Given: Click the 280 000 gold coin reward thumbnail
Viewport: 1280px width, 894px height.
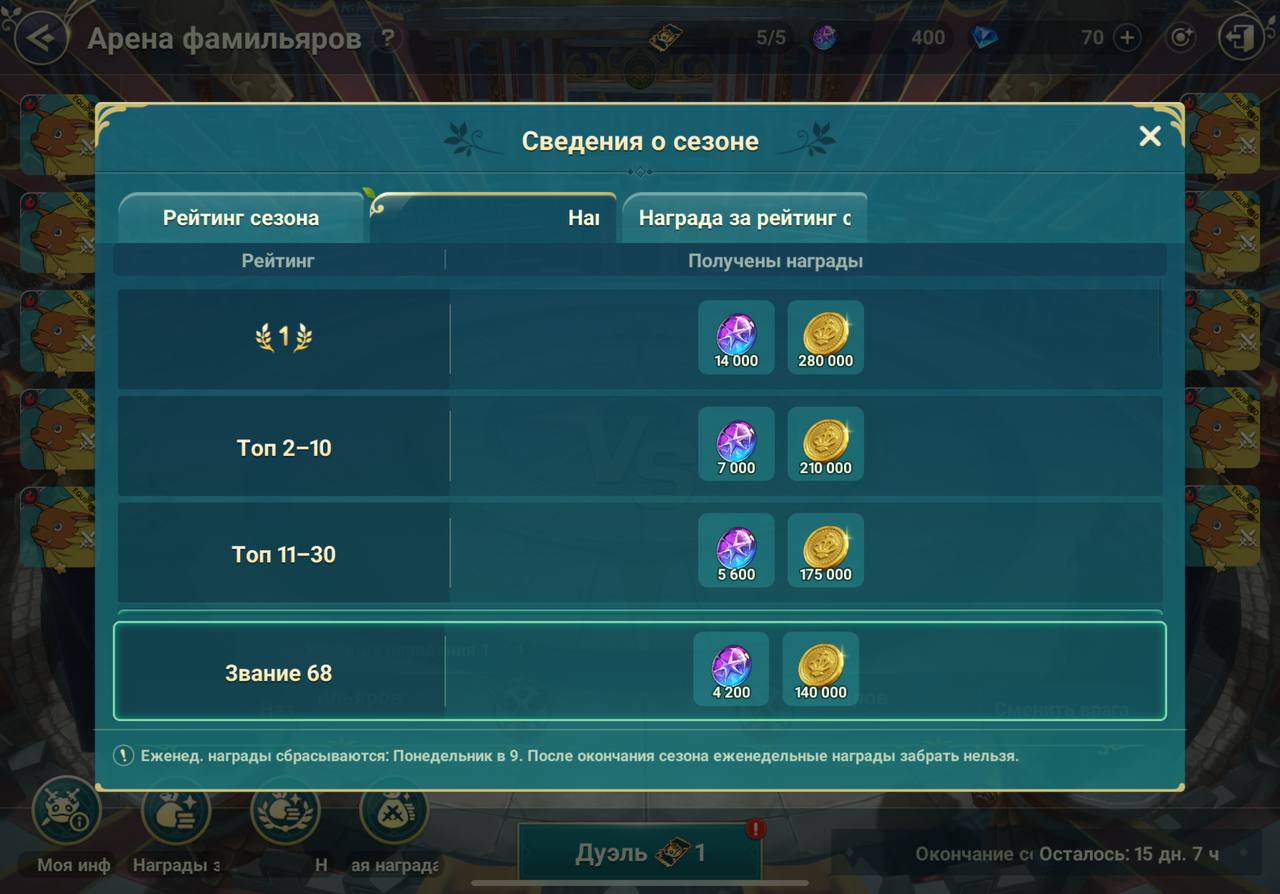Looking at the screenshot, I should coord(826,337).
